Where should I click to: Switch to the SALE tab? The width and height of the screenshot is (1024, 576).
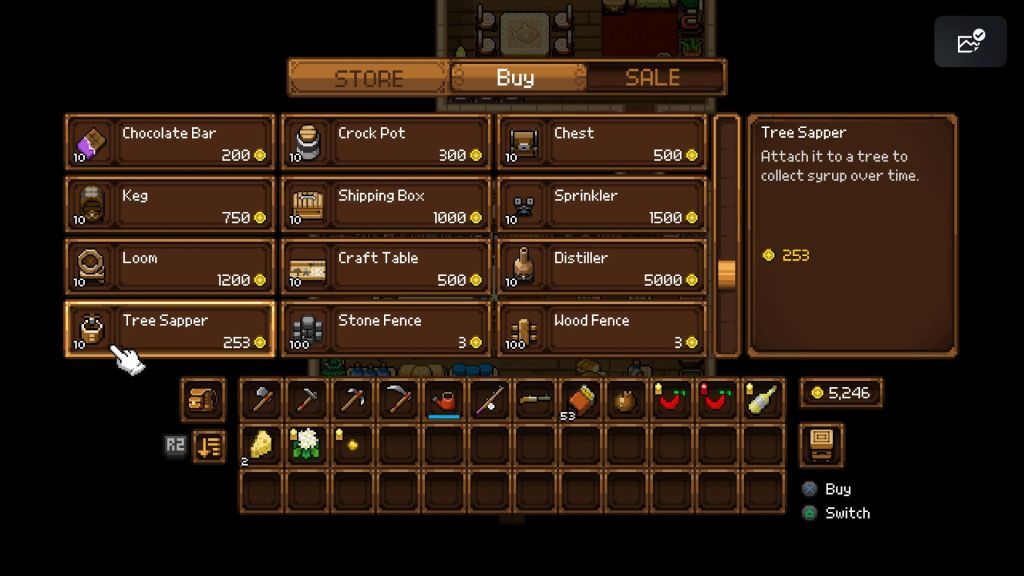click(x=653, y=78)
